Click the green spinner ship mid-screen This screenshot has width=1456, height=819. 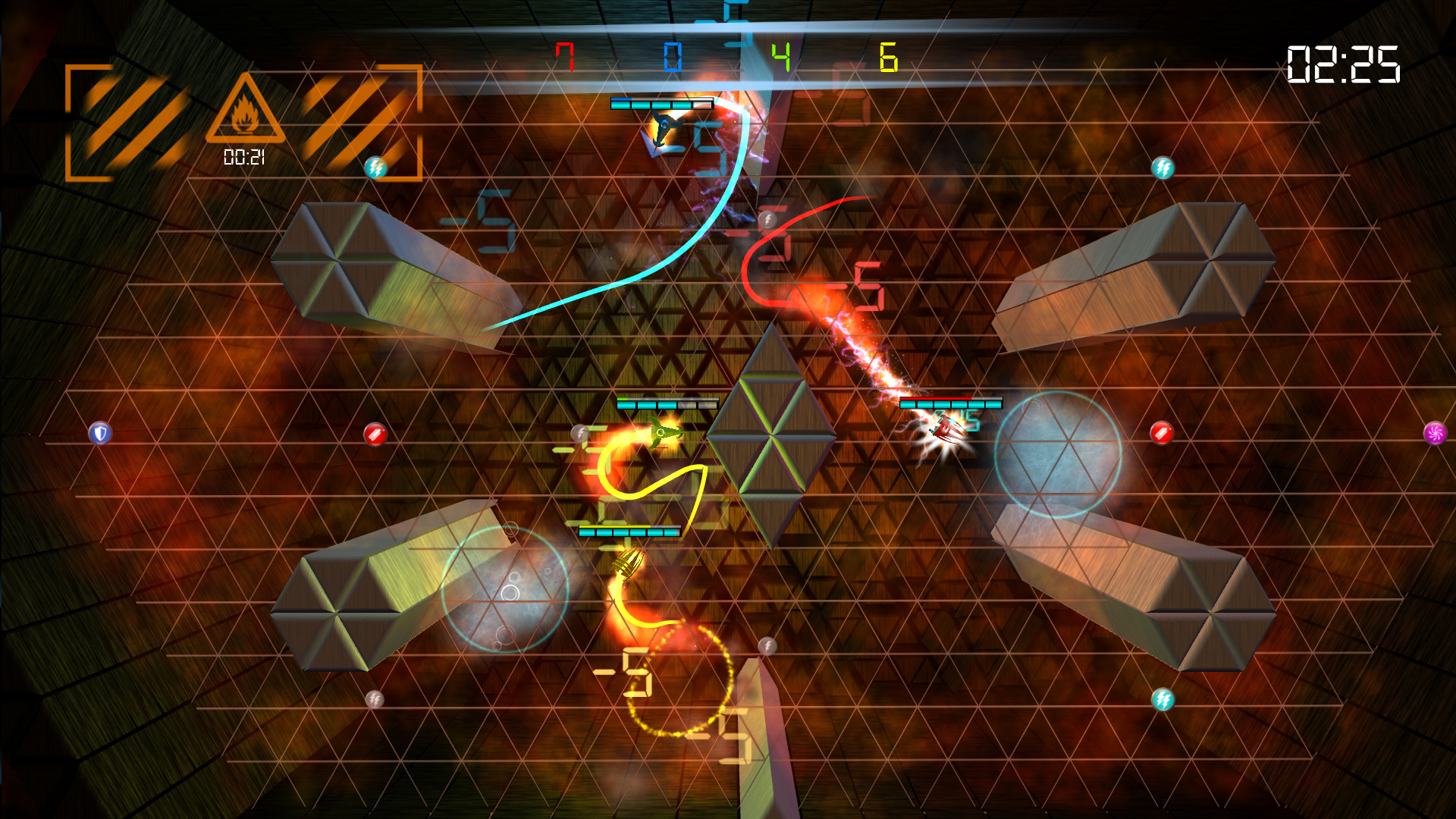point(659,432)
